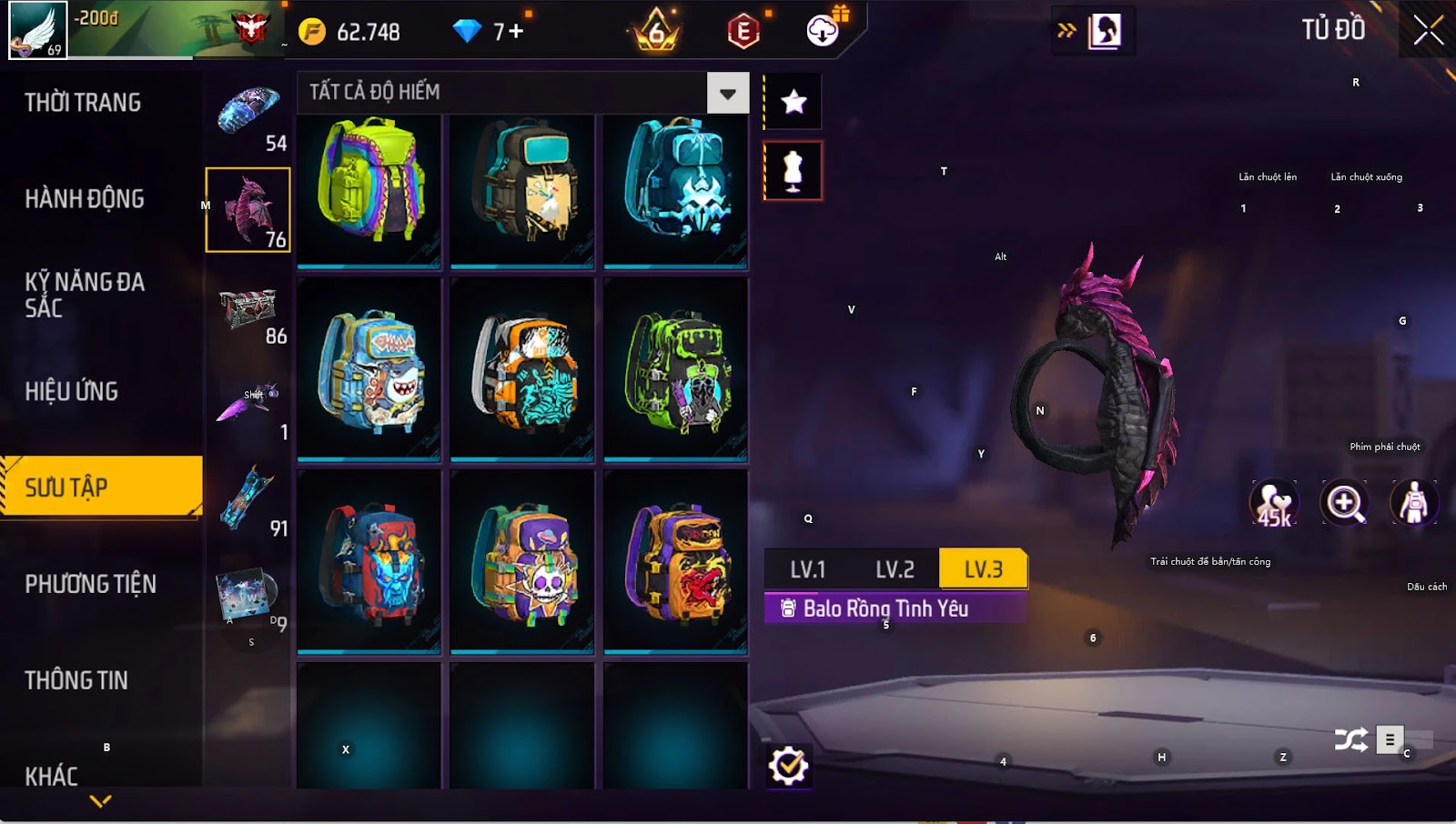
Task: Open the Thời Trang category
Action: click(83, 103)
